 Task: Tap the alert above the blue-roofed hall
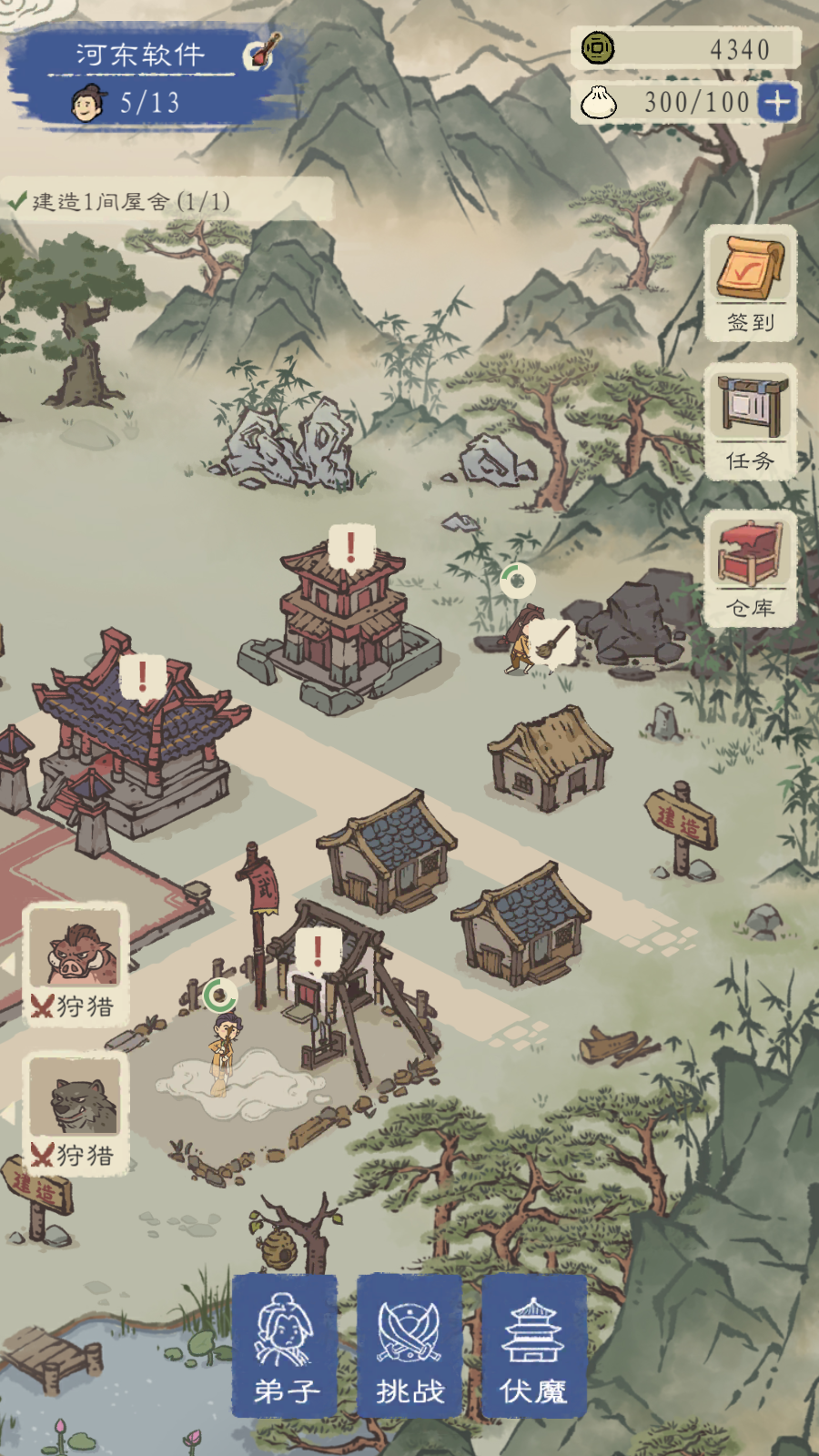coord(143,677)
